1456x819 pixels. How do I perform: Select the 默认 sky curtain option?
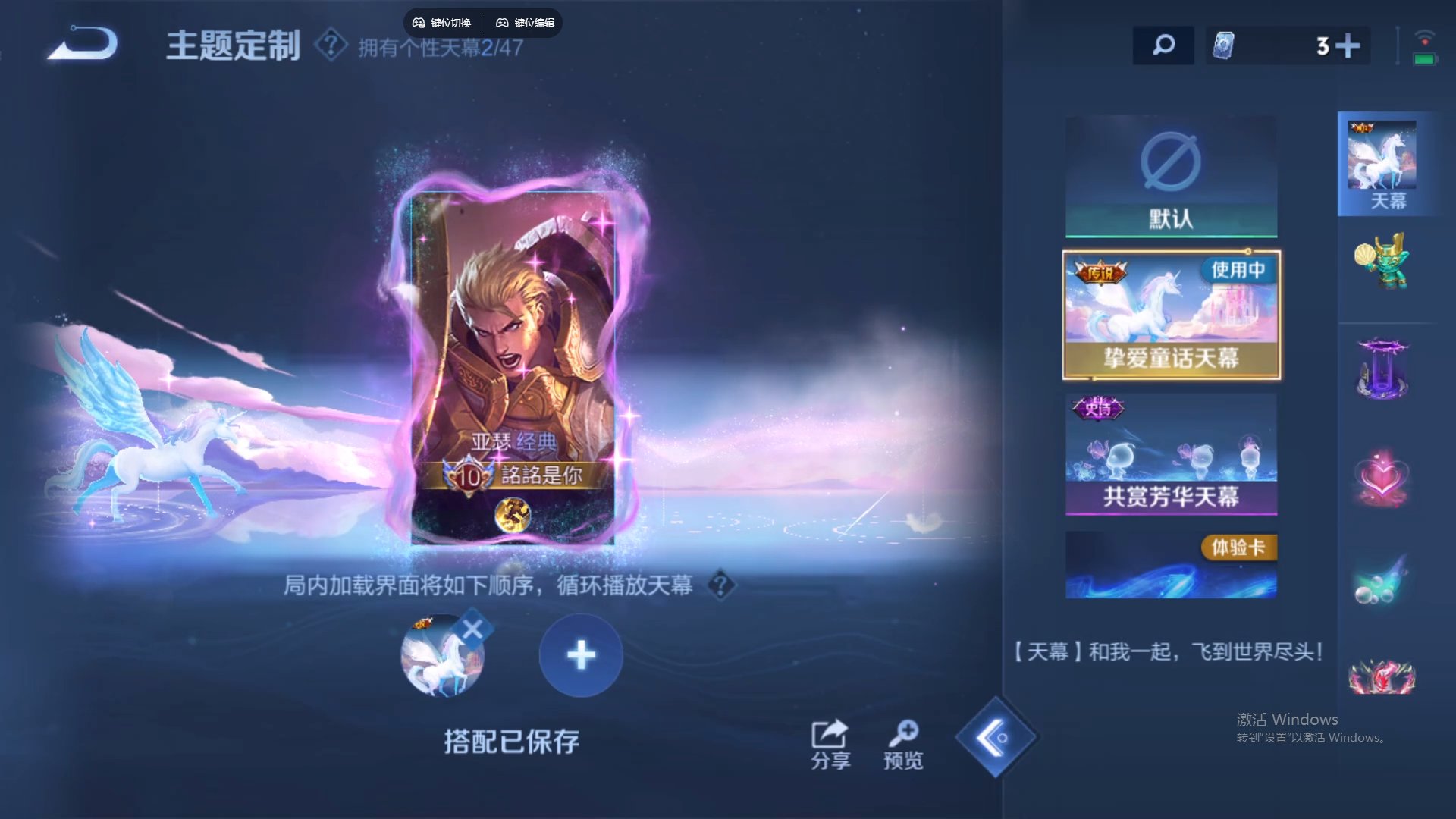[1170, 176]
